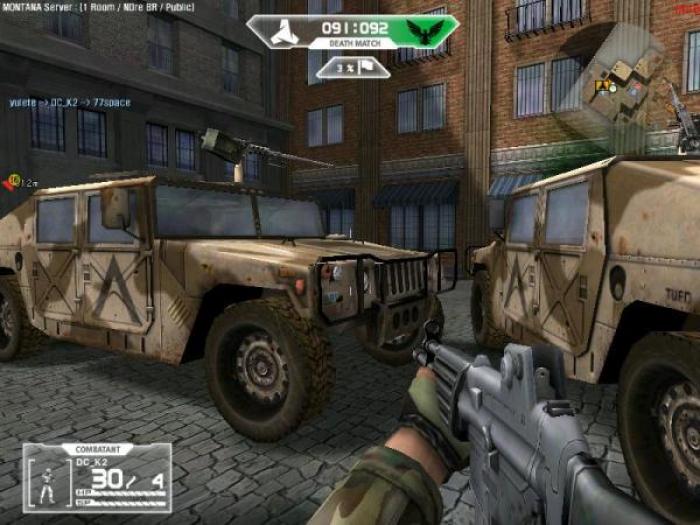Click the yellow marker on the minimap
The height and width of the screenshot is (525, 700).
602,86
